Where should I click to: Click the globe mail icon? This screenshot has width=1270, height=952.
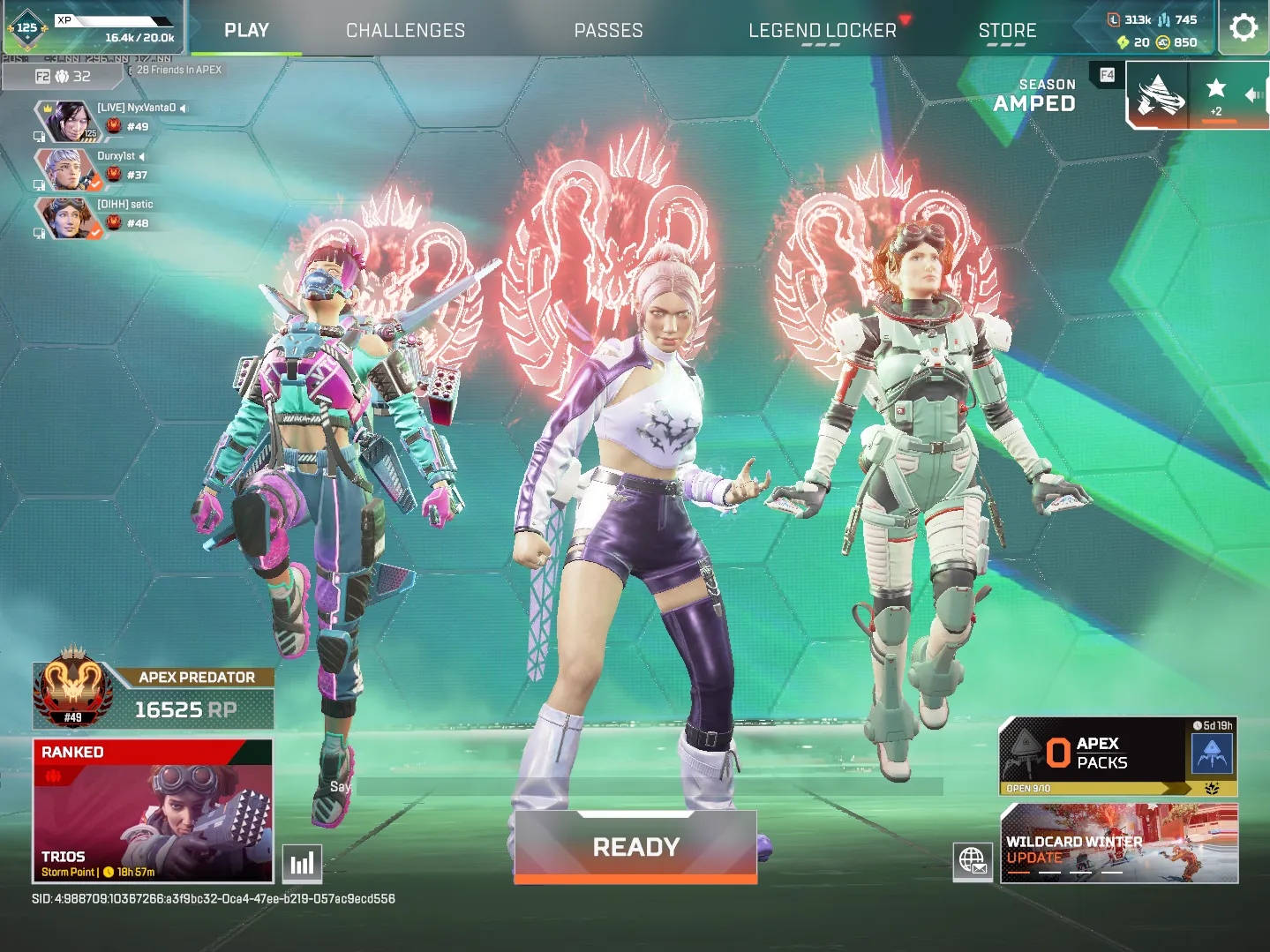click(973, 860)
